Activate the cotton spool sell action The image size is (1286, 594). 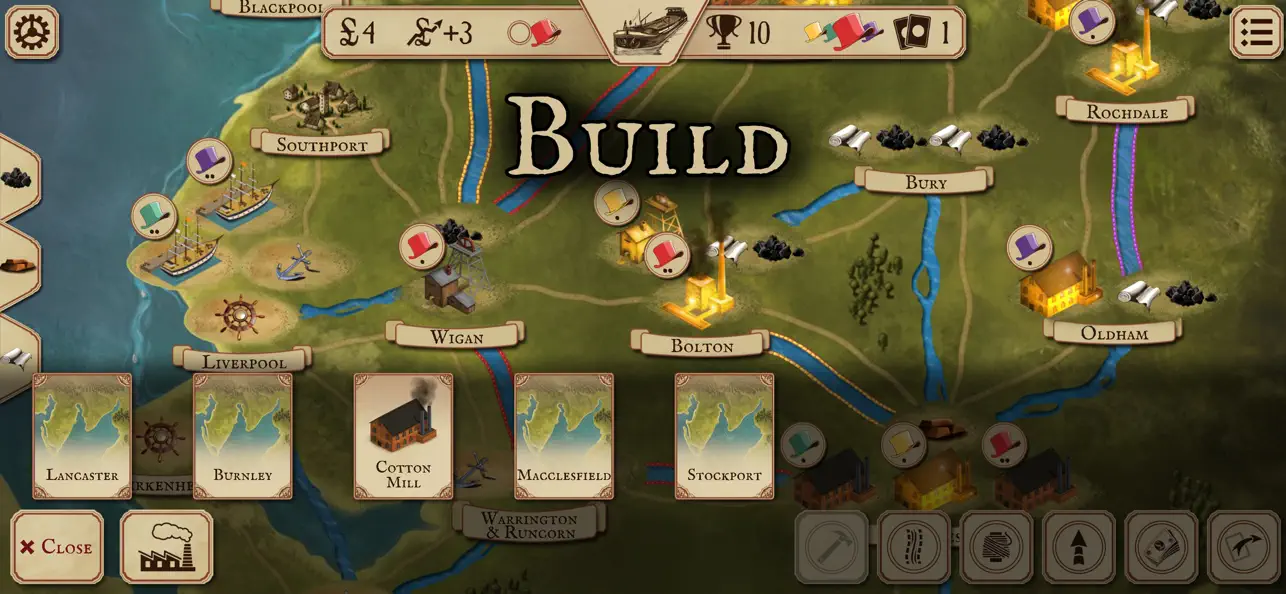point(997,547)
